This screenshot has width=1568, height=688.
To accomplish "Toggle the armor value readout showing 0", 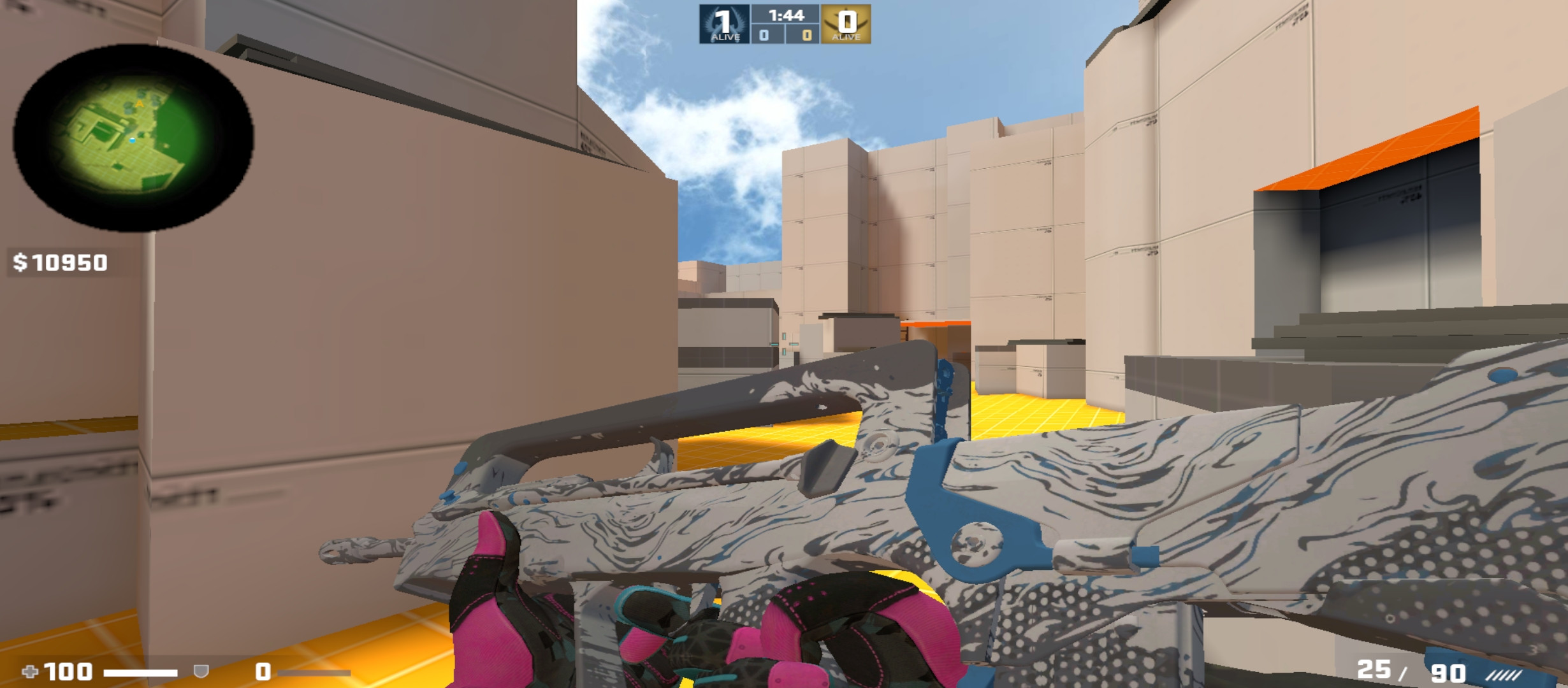I will 261,673.
